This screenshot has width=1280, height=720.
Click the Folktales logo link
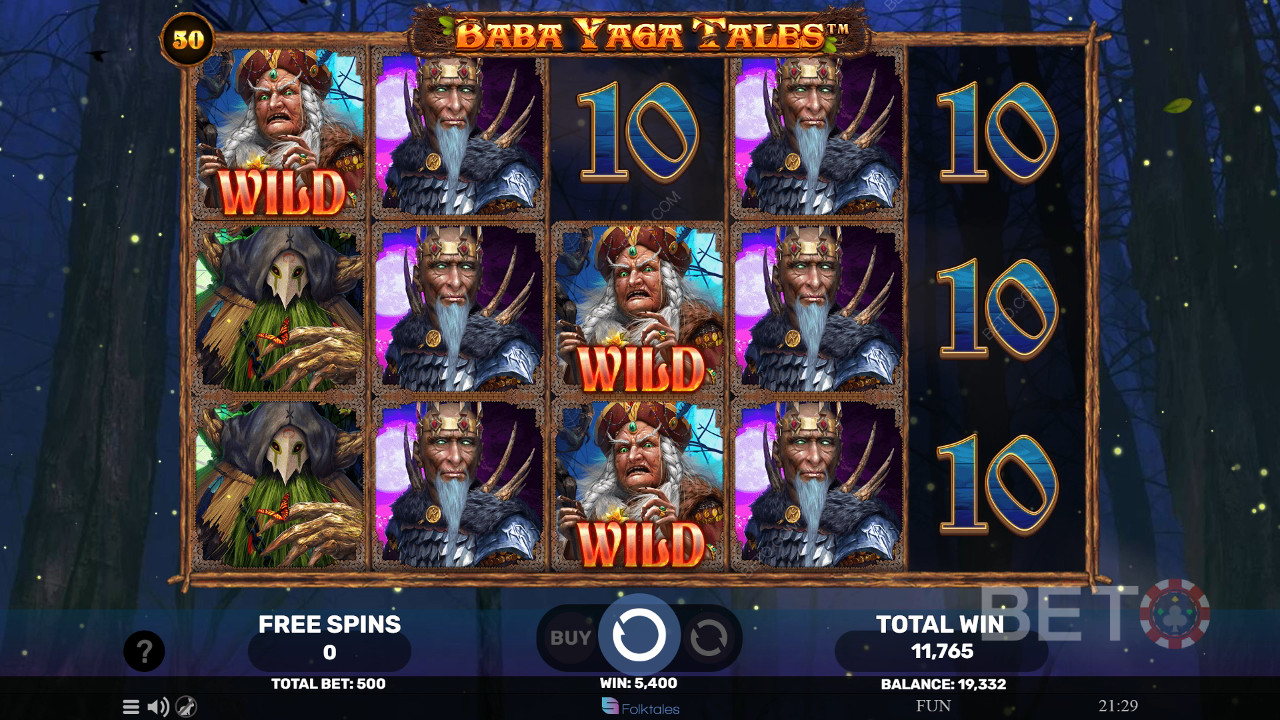click(x=640, y=707)
